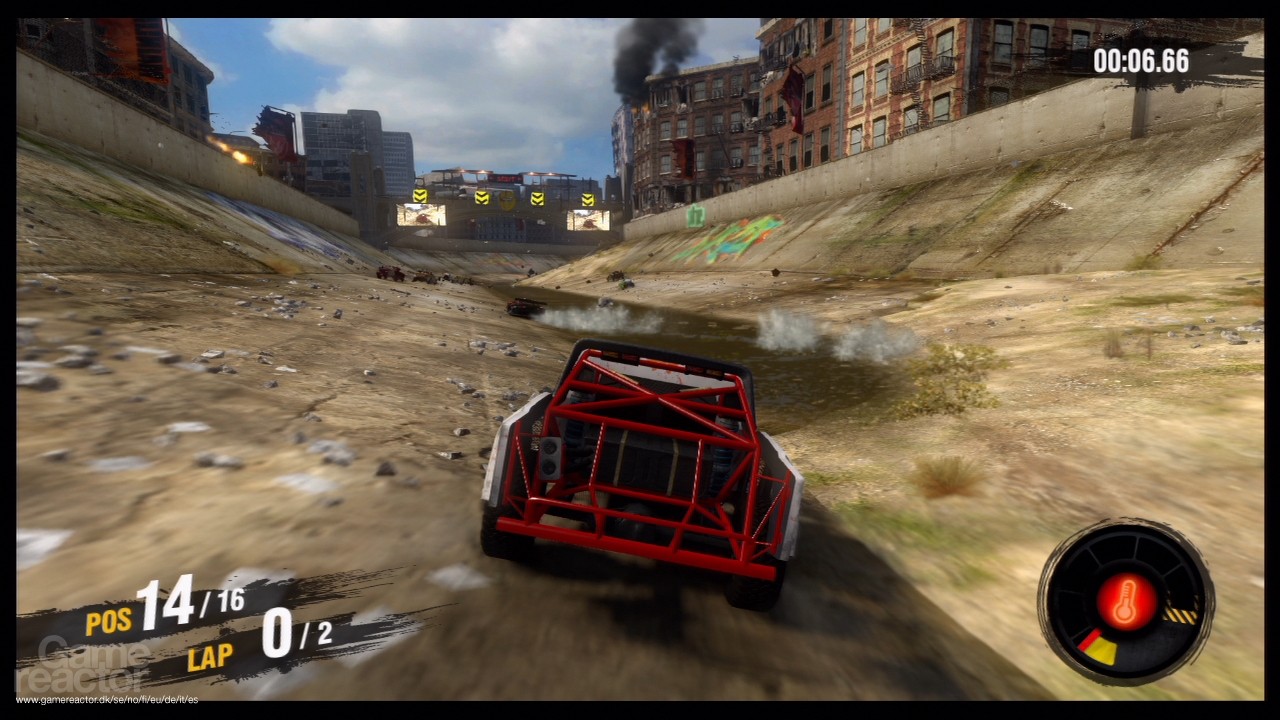Click the thermometer icon in the boost gauge
Viewport: 1280px width, 720px height.
1126,600
